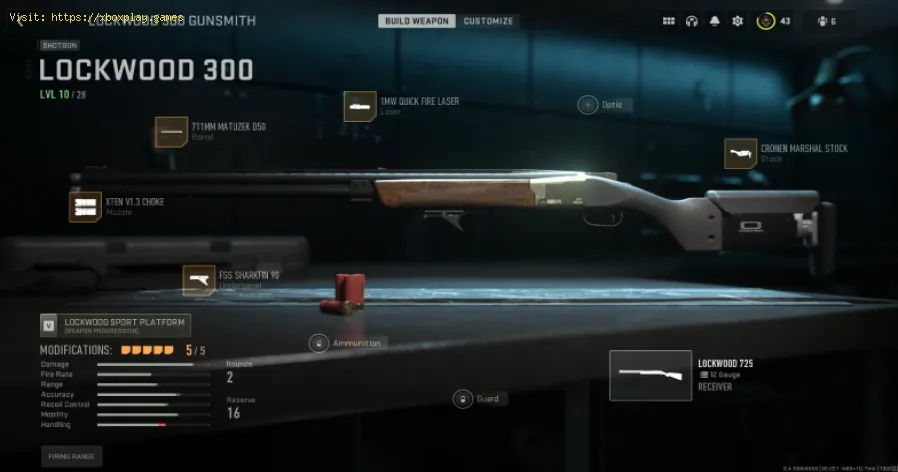Pick the XTEN V1.3 Choke muzzle slot
Screen dimensions: 898x472
(x=85, y=206)
